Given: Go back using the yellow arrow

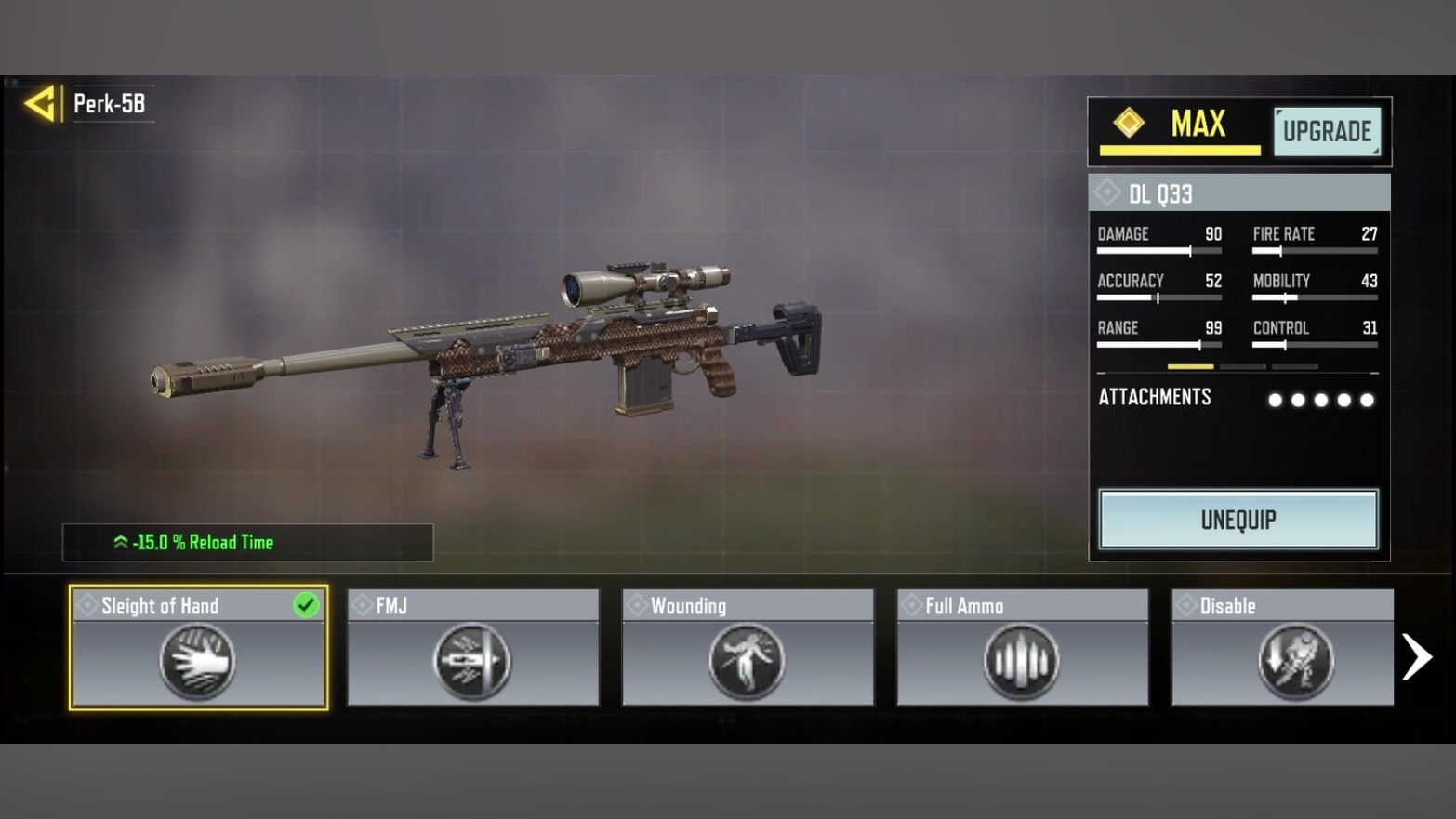Looking at the screenshot, I should click(40, 103).
